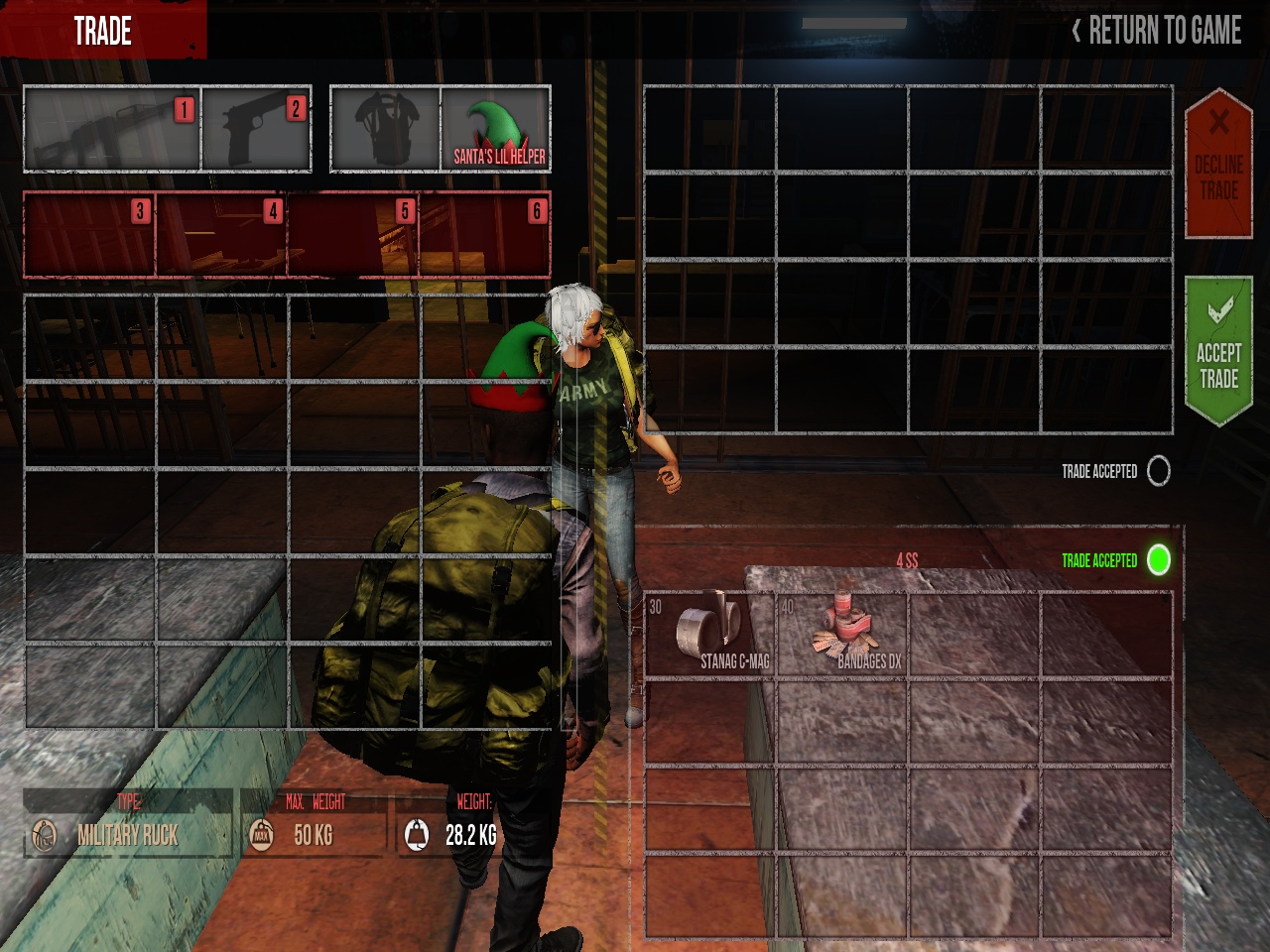This screenshot has width=1270, height=952.
Task: Click quick slot number 5
Action: pos(353,234)
